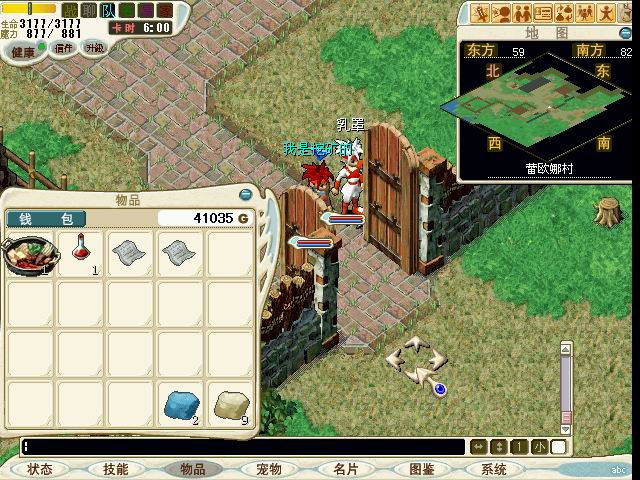640x480 pixels.
Task: Open the 信件 mail button
Action: 62,48
